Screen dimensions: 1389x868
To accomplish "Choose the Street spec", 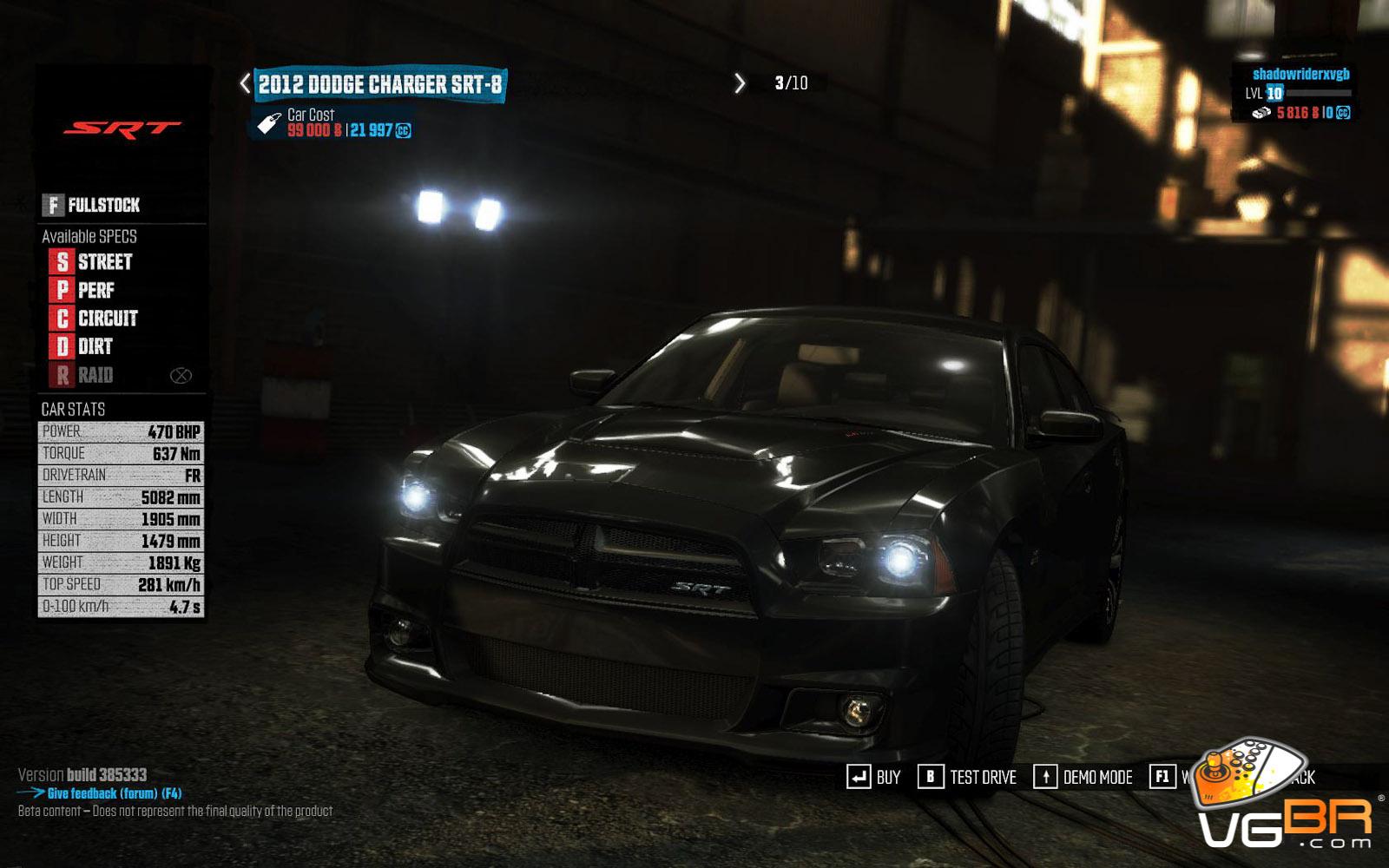I will click(x=93, y=261).
